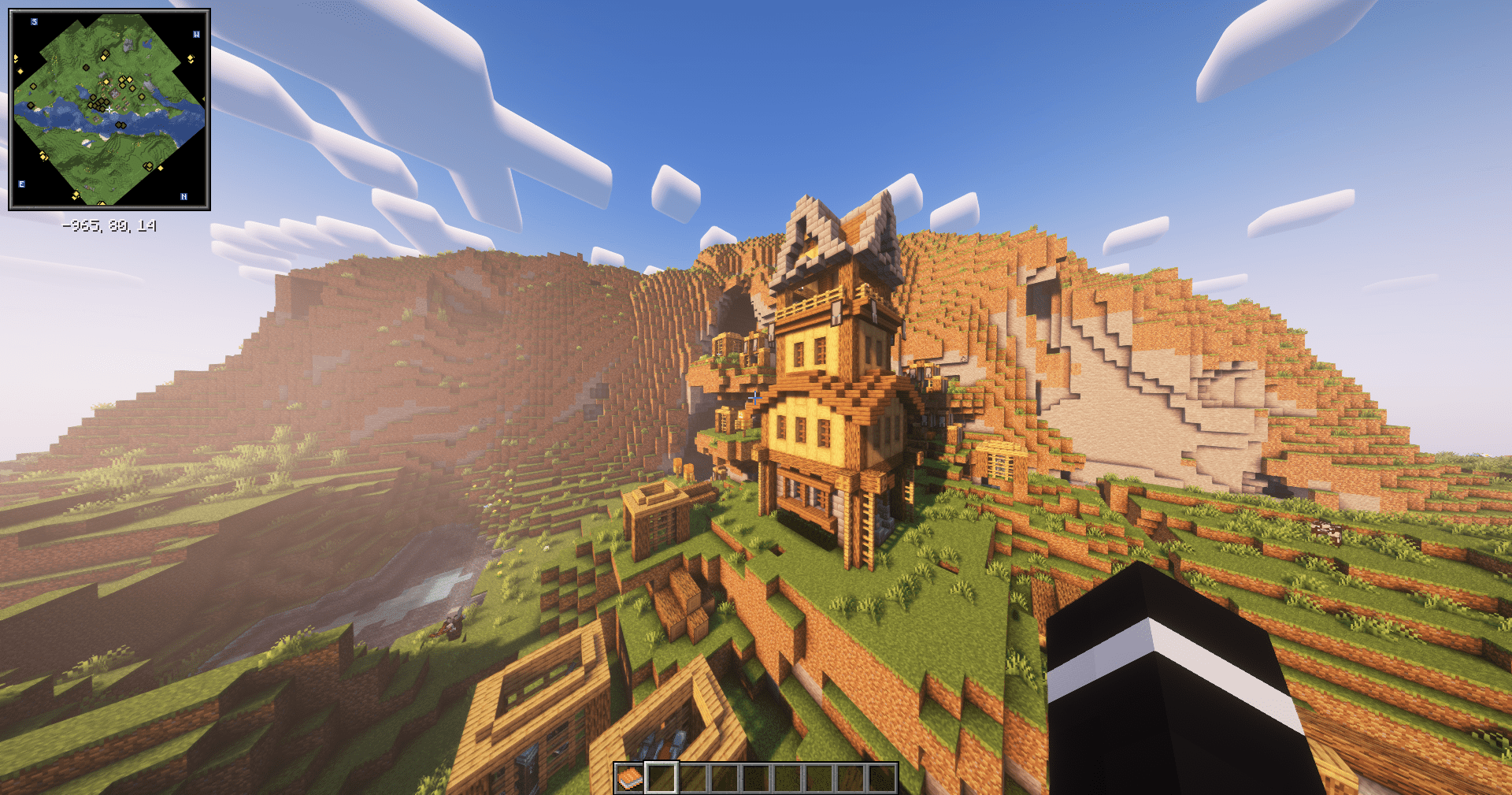
Task: Click the S compass letter on the minimap
Action: (34, 21)
